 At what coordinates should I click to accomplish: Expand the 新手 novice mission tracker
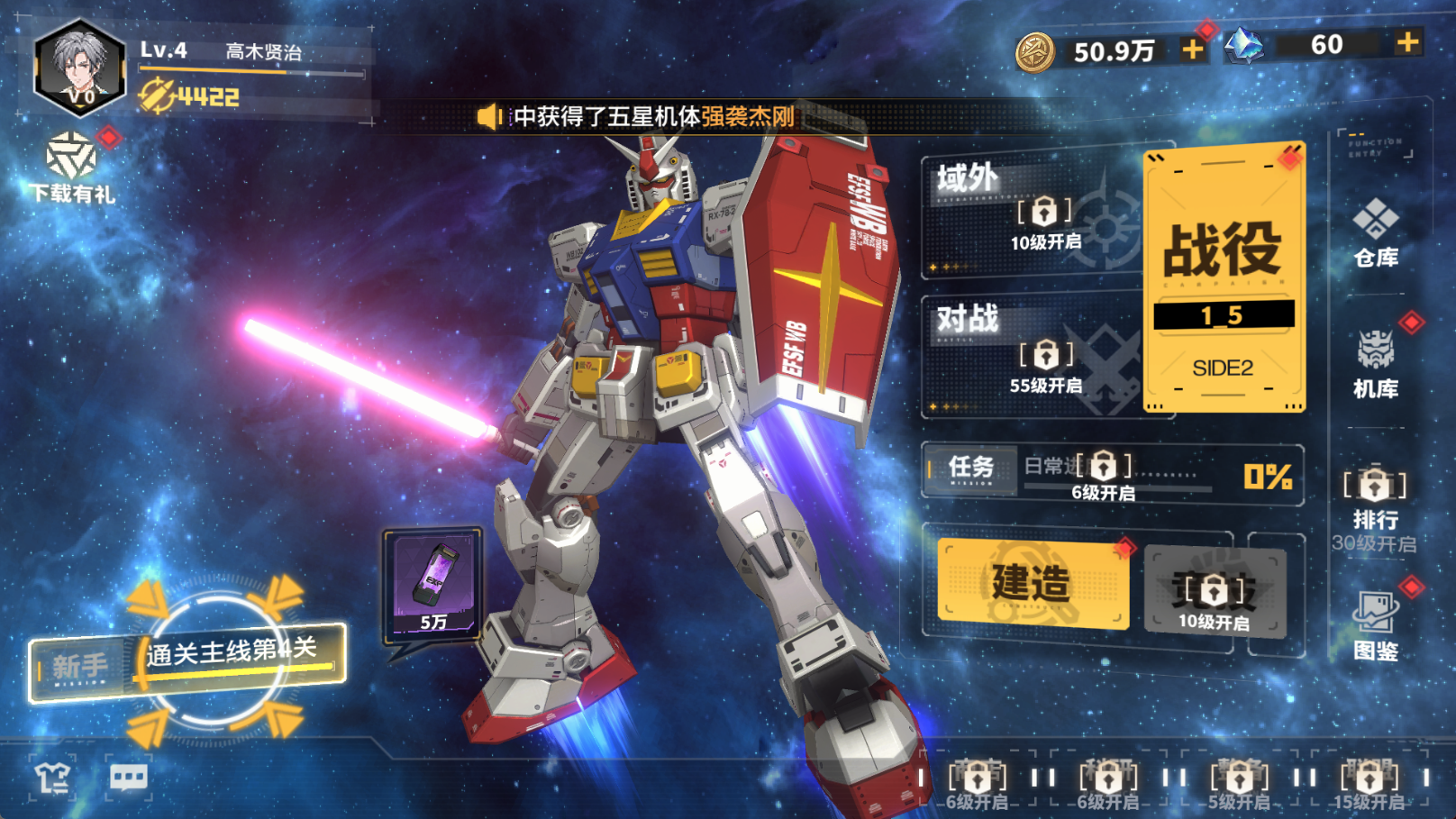pyautogui.click(x=77, y=664)
